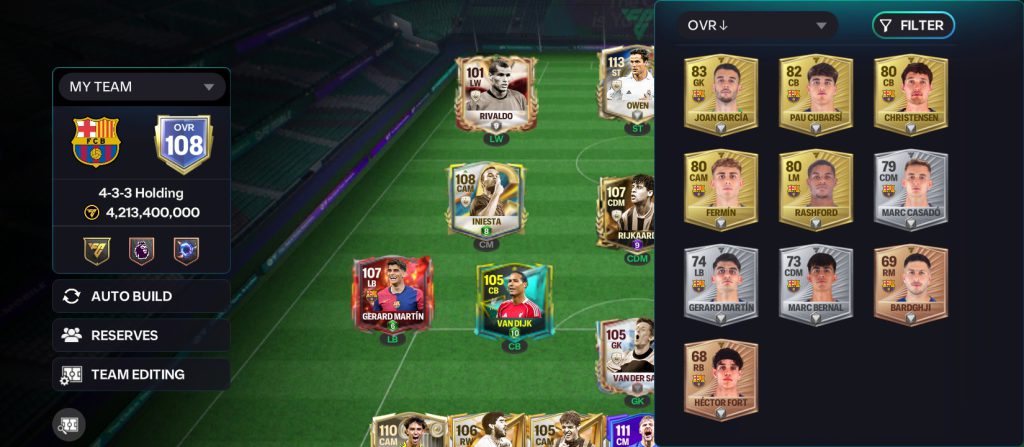Select Rivaldo at left wing

pyautogui.click(x=495, y=93)
